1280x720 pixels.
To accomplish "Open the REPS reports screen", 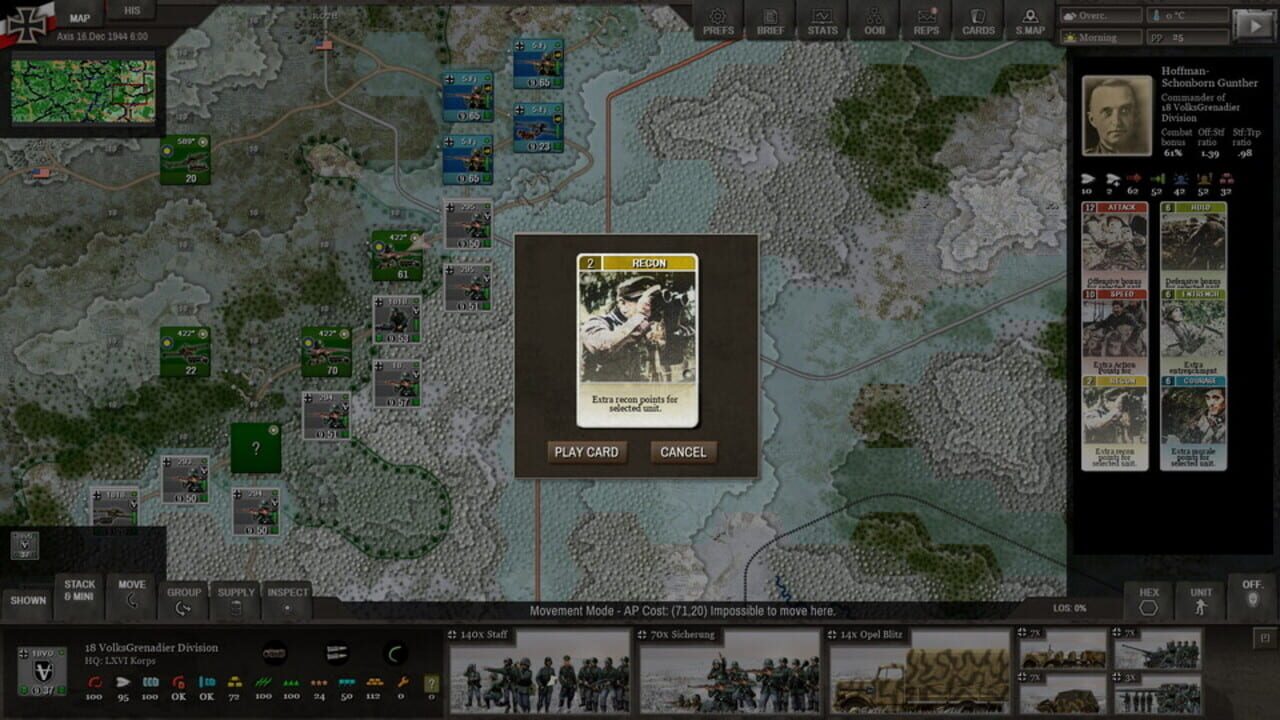I will tap(926, 22).
